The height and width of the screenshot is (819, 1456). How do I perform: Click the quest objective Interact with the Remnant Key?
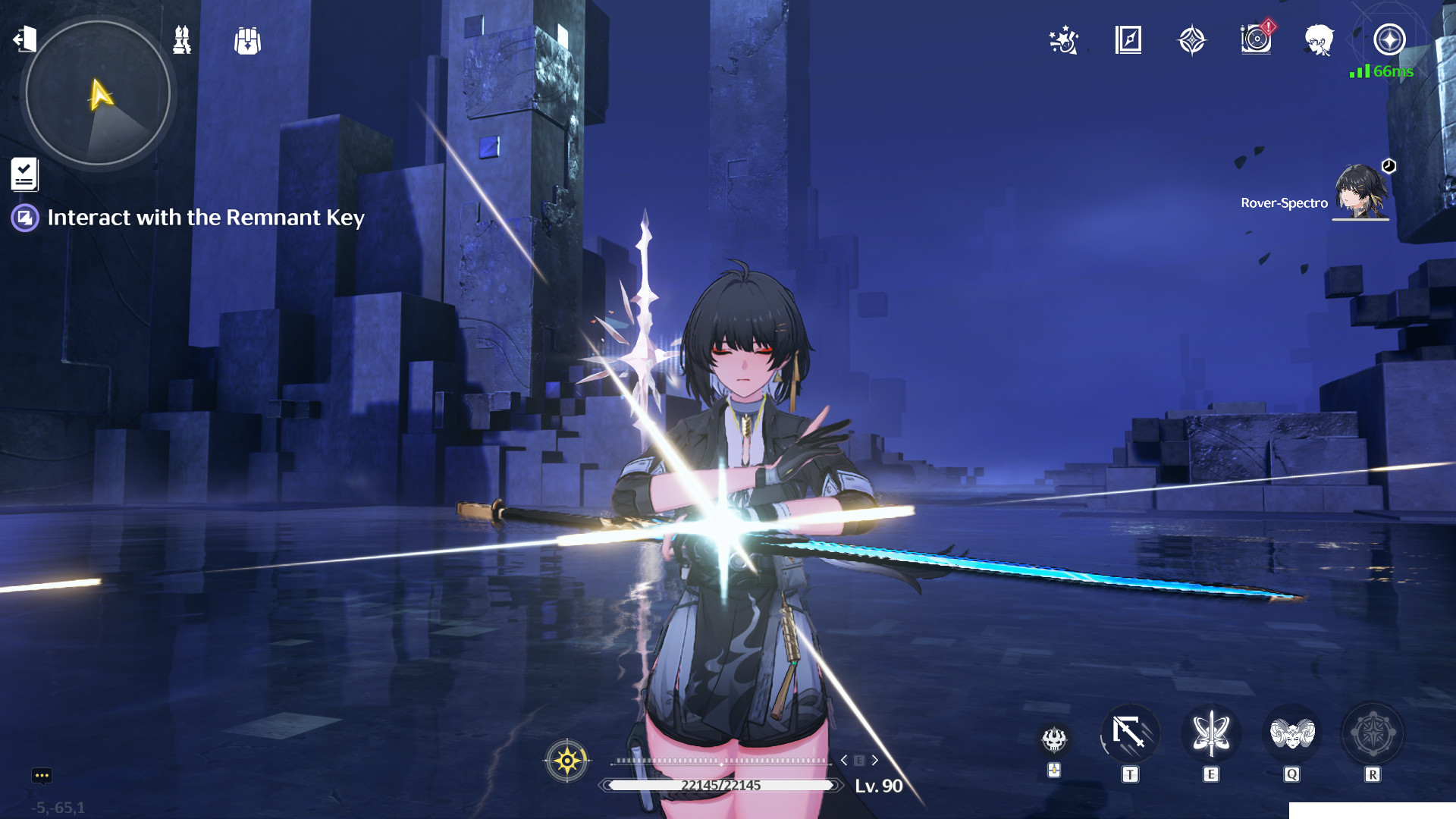(x=205, y=218)
